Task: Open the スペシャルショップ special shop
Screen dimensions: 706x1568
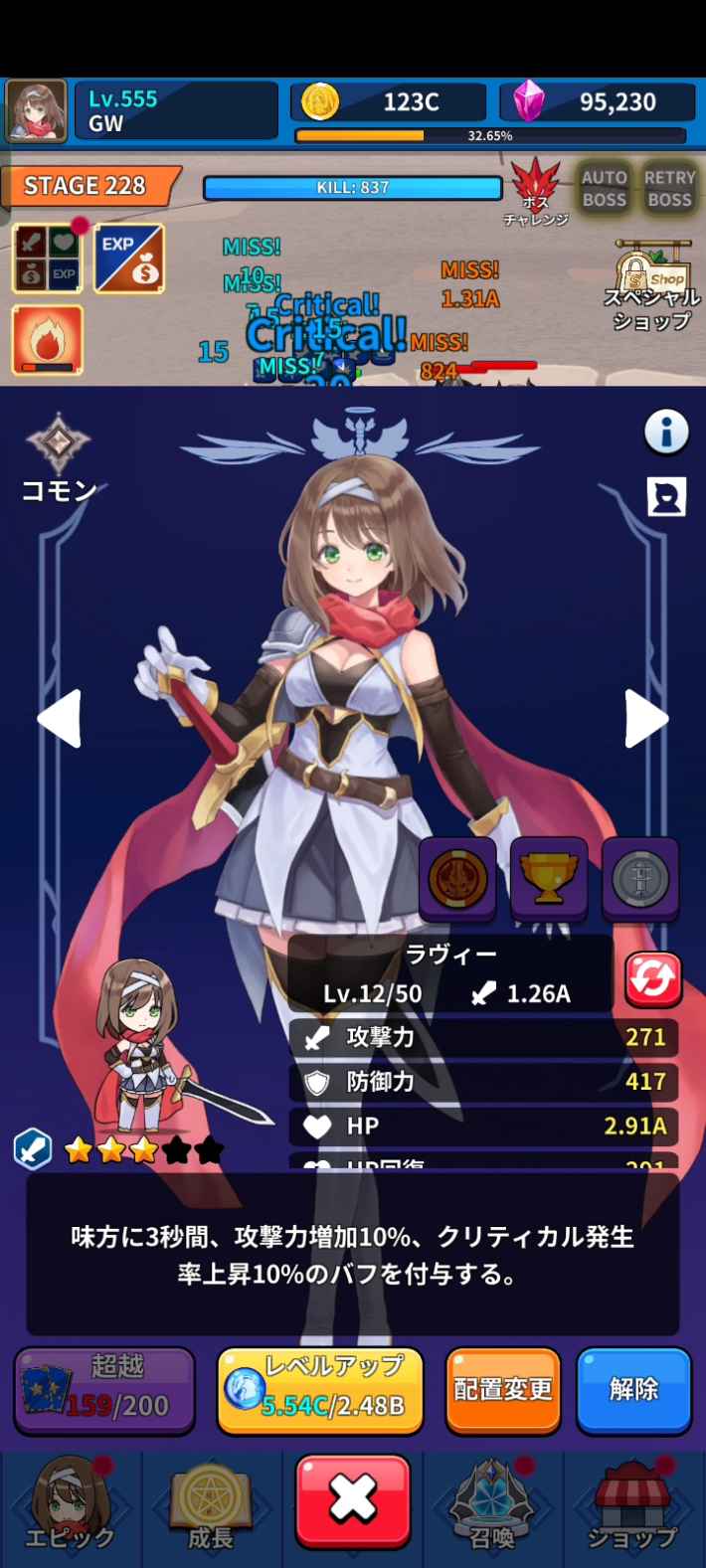Action: pyautogui.click(x=651, y=287)
